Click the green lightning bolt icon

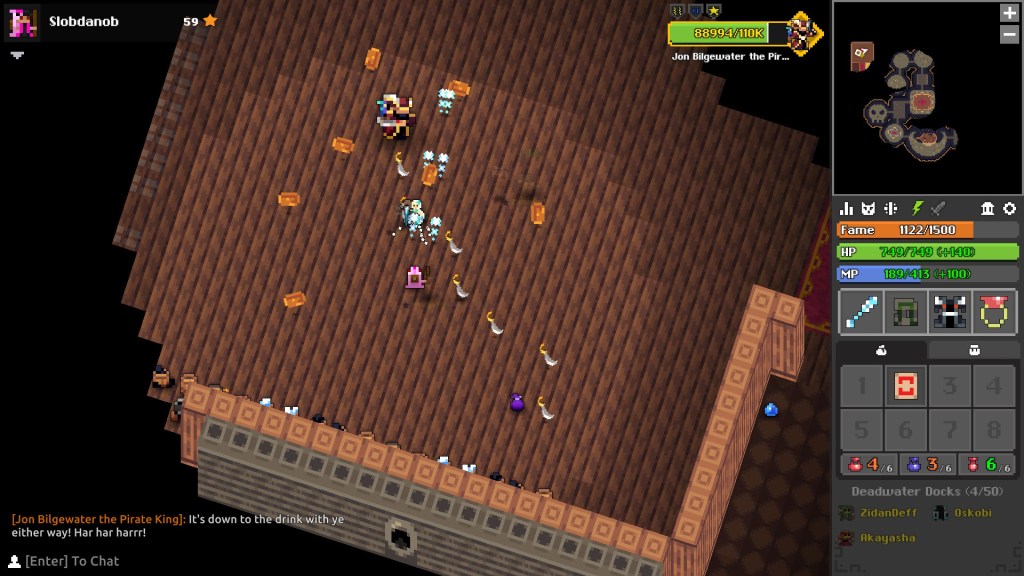[916, 208]
